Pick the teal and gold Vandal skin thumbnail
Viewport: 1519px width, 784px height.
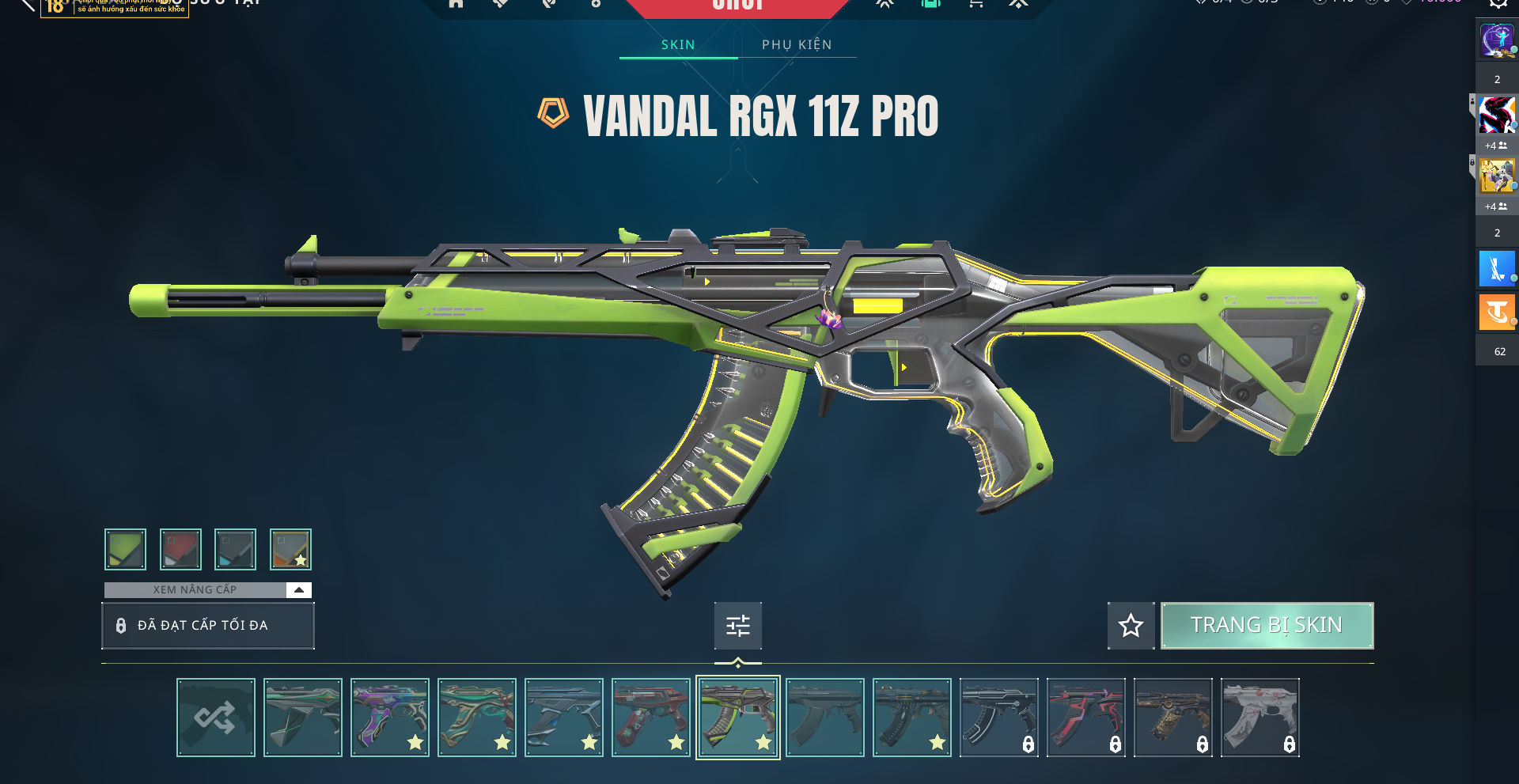click(477, 718)
